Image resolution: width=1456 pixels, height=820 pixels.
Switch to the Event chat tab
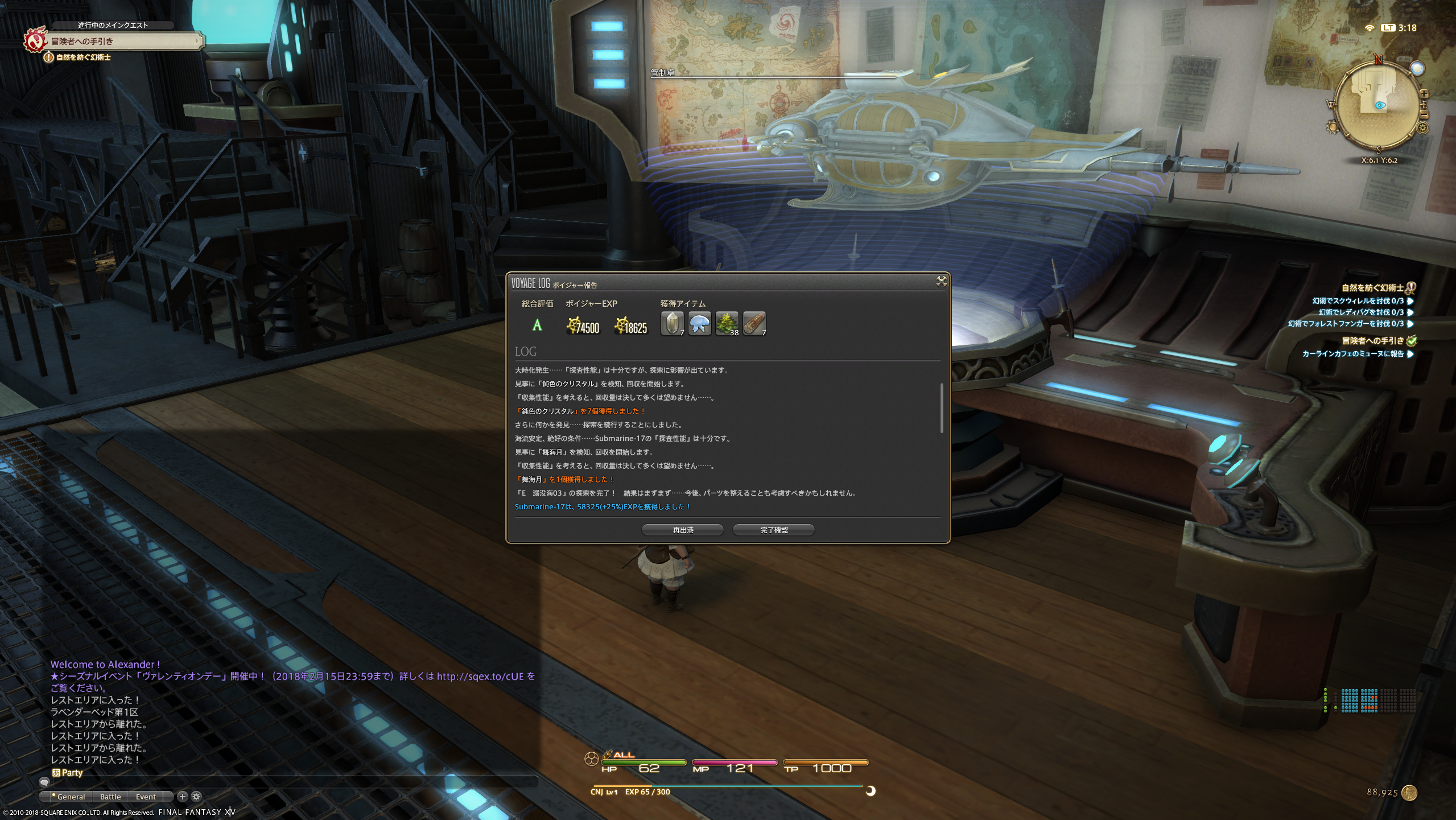coord(146,797)
